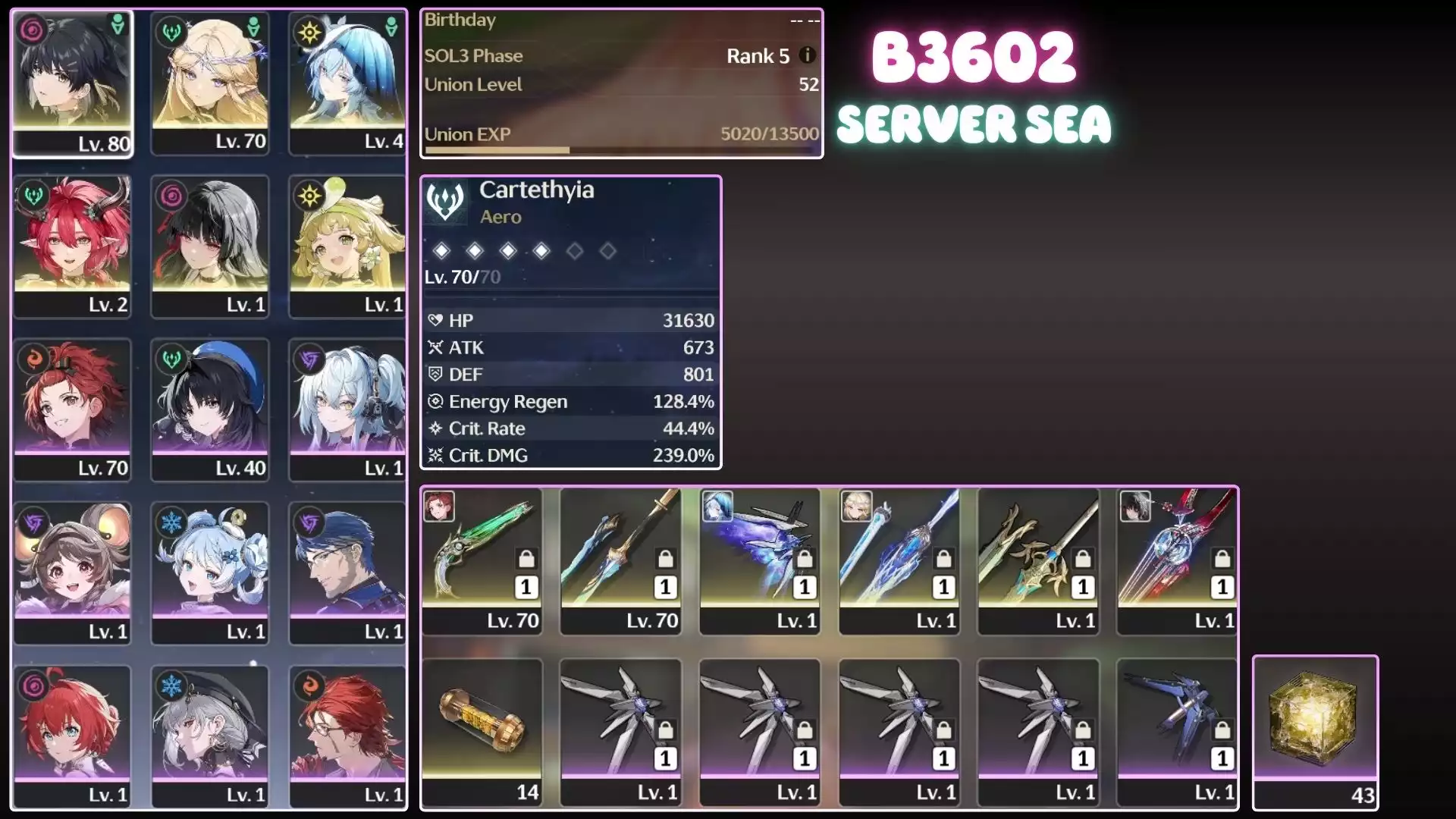This screenshot has width=1456, height=819.
Task: Select the red-haired man with glasses portrait
Action: (347, 736)
